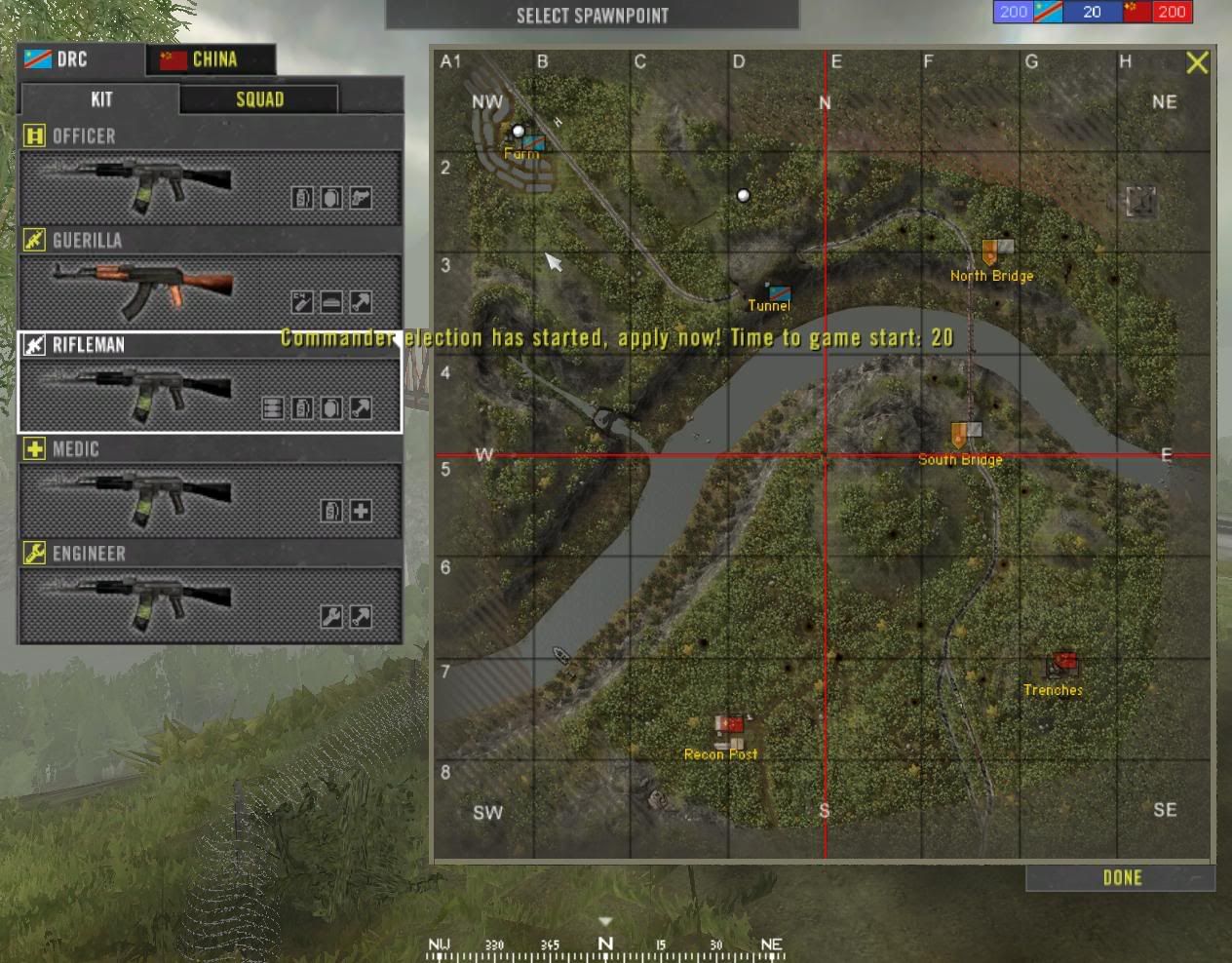
Task: Open the Kit tab
Action: [100, 99]
